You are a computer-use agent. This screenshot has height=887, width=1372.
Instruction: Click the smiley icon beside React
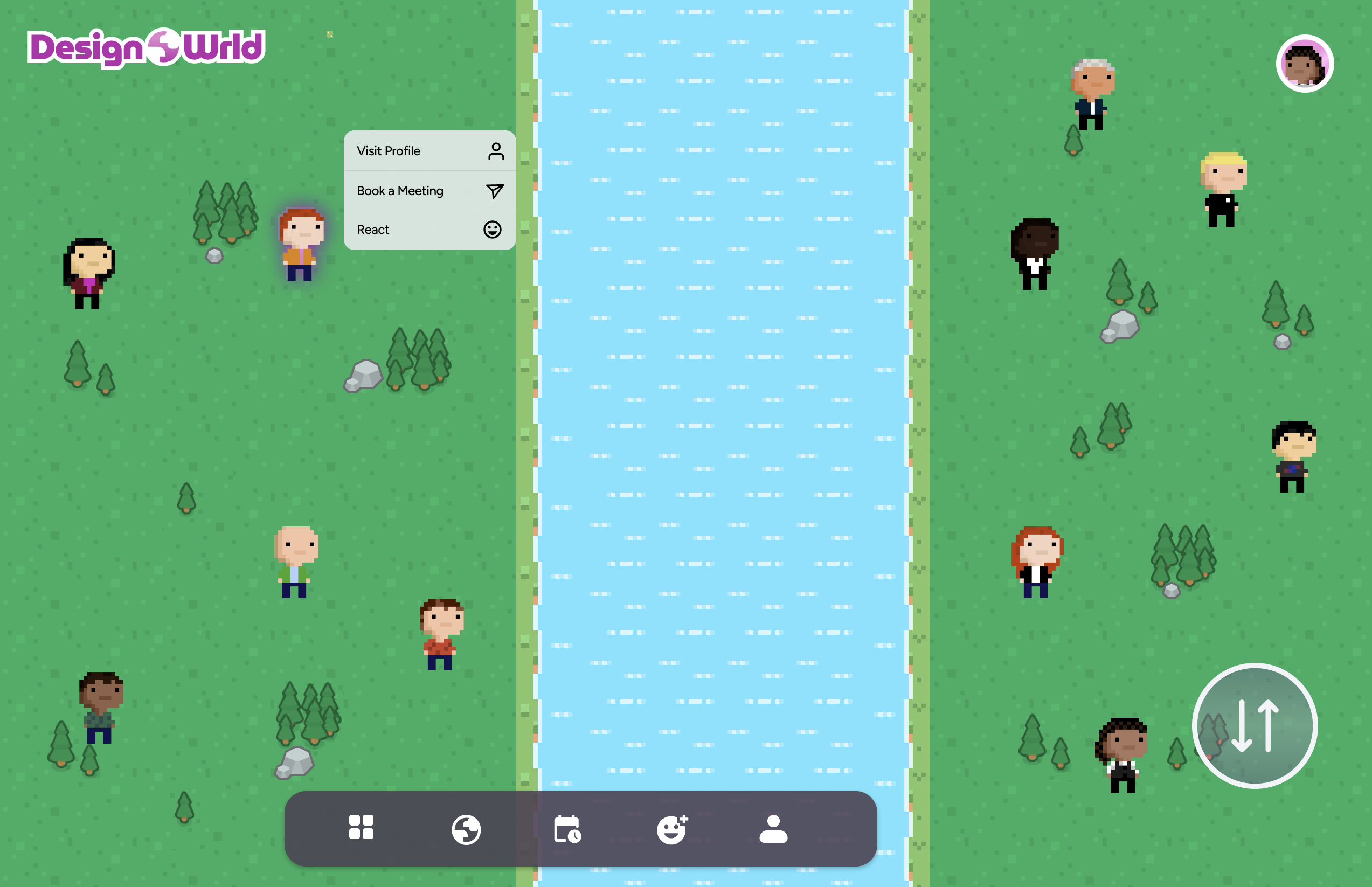(494, 228)
